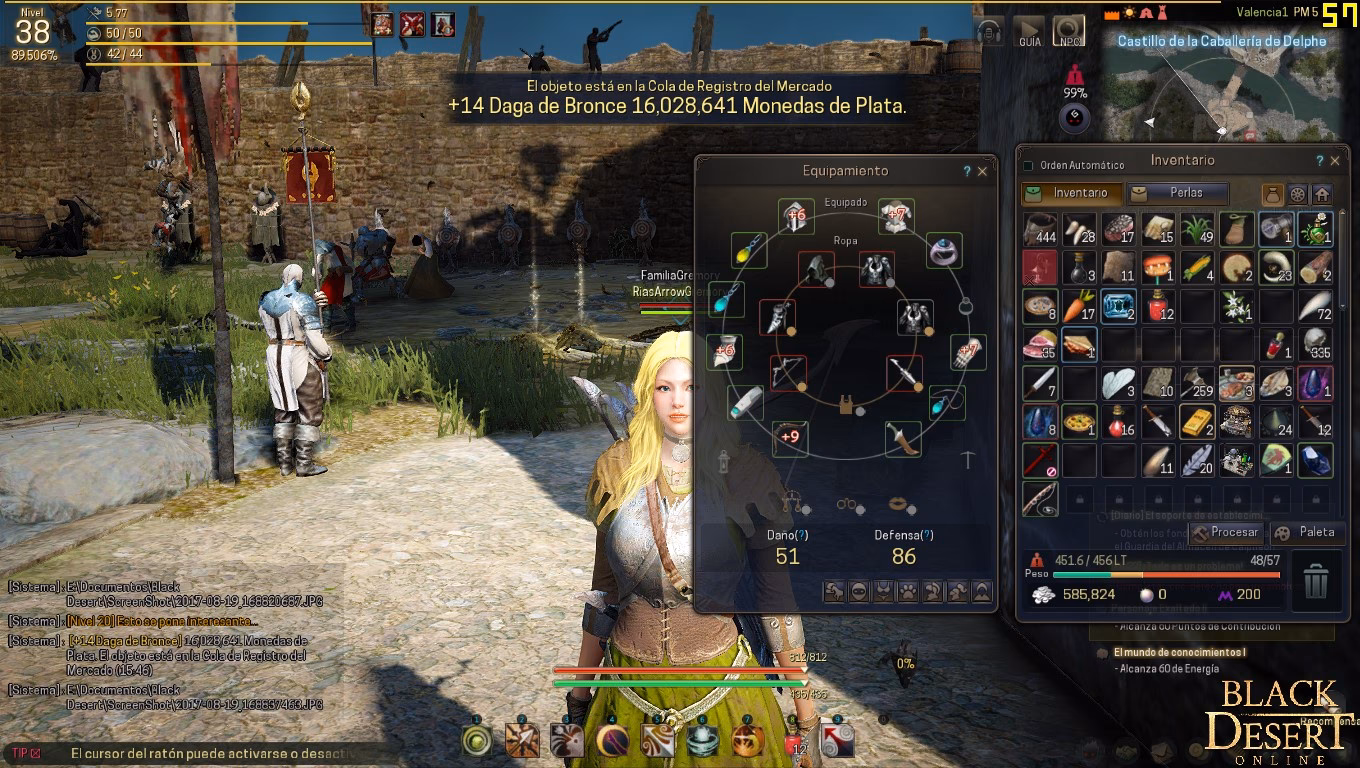Viewport: 1360px width, 768px height.
Task: Toggle the Orden Automático checkbox
Action: (1028, 165)
